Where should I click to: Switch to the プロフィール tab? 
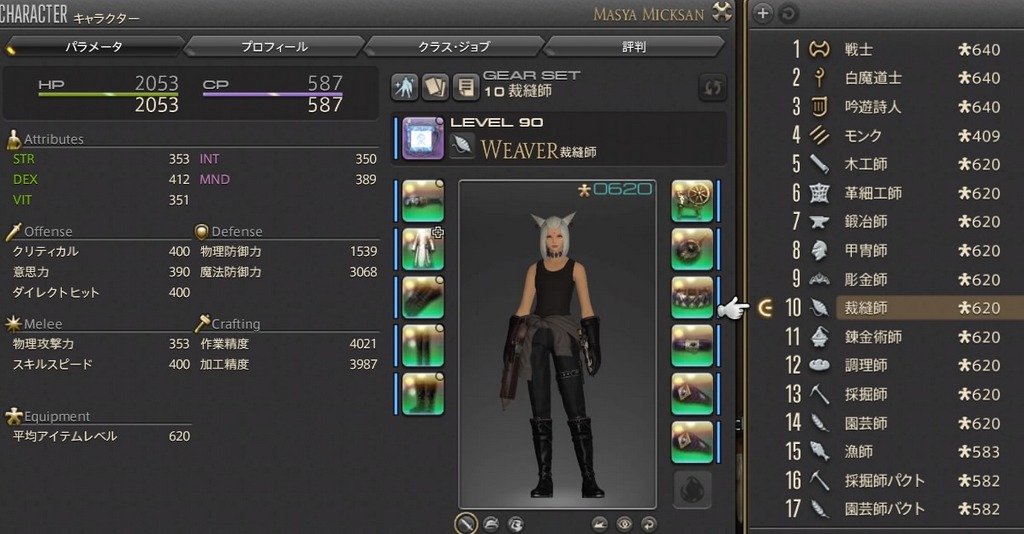274,46
